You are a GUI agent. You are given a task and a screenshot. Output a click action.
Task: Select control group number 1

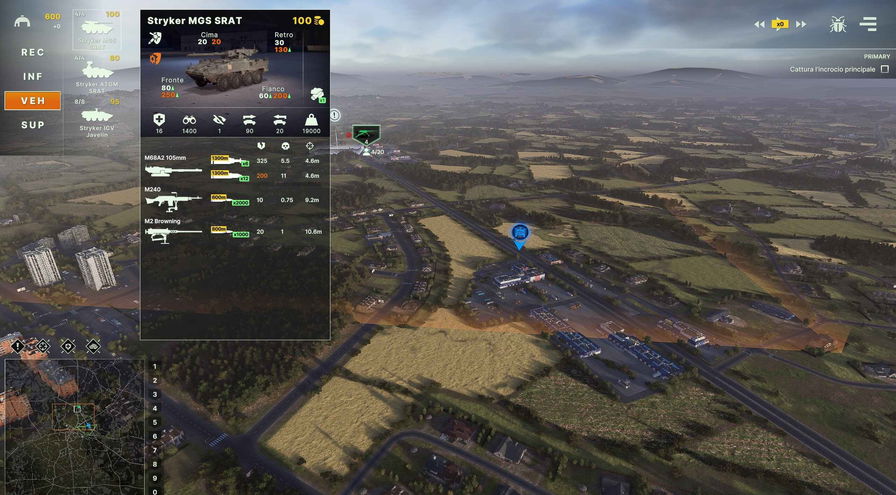point(154,367)
